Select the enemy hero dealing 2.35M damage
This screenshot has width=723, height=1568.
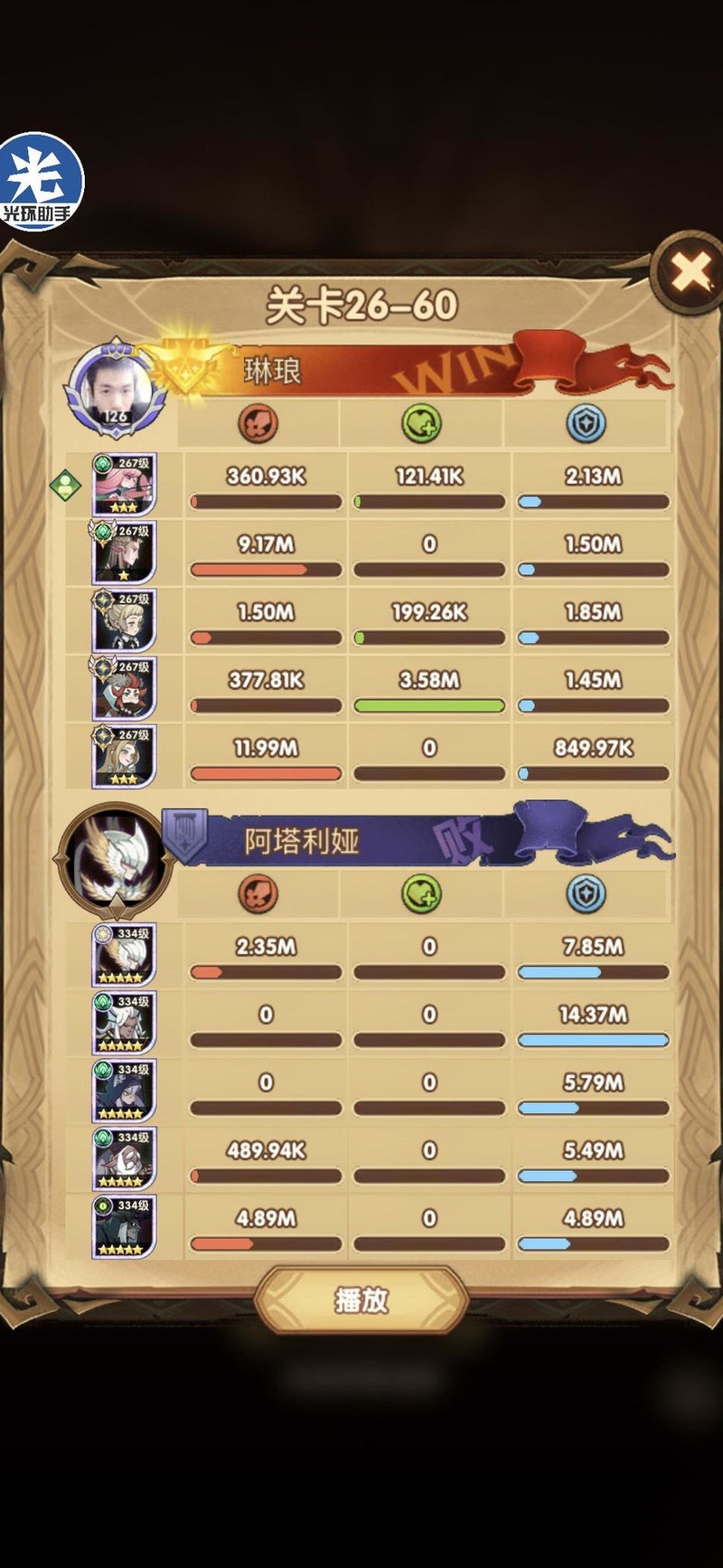124,955
